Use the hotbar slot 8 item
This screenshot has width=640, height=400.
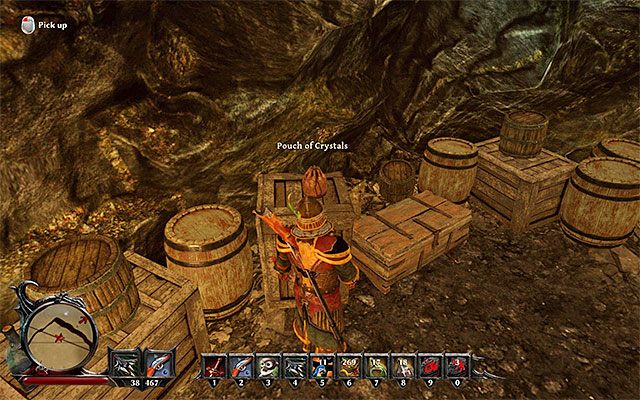pyautogui.click(x=401, y=366)
